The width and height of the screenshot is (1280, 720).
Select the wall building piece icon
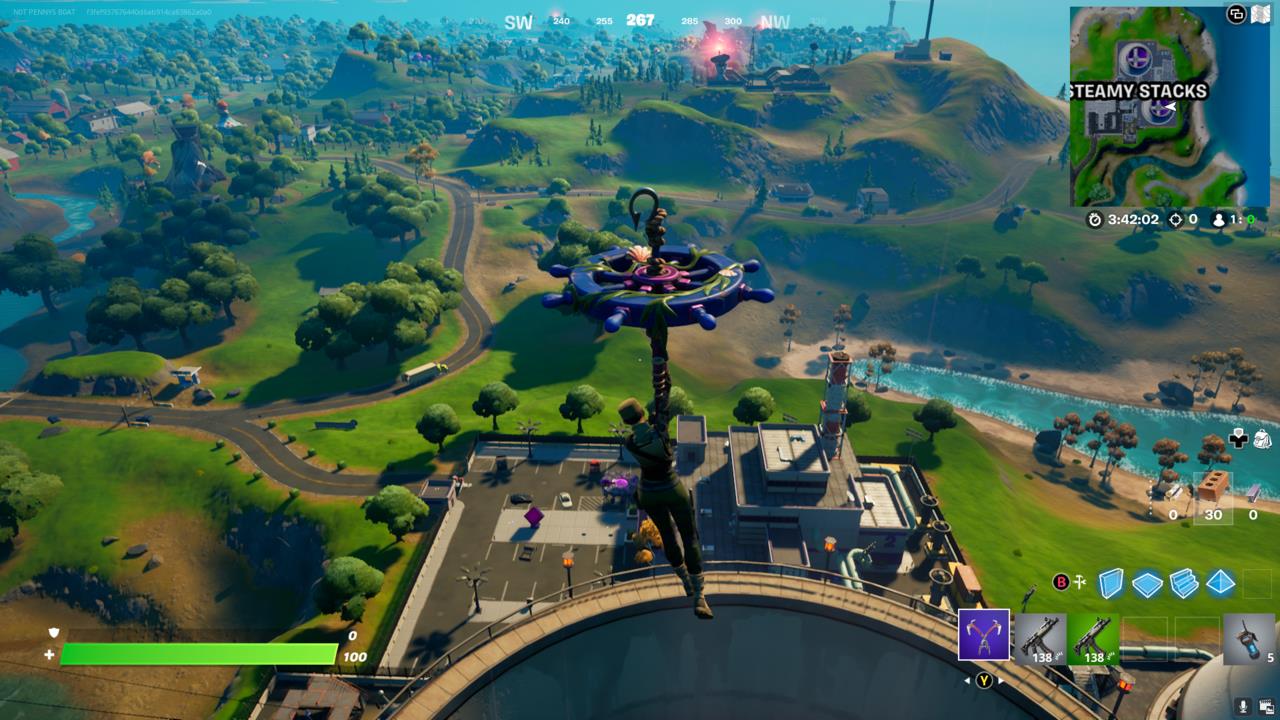(x=1110, y=582)
